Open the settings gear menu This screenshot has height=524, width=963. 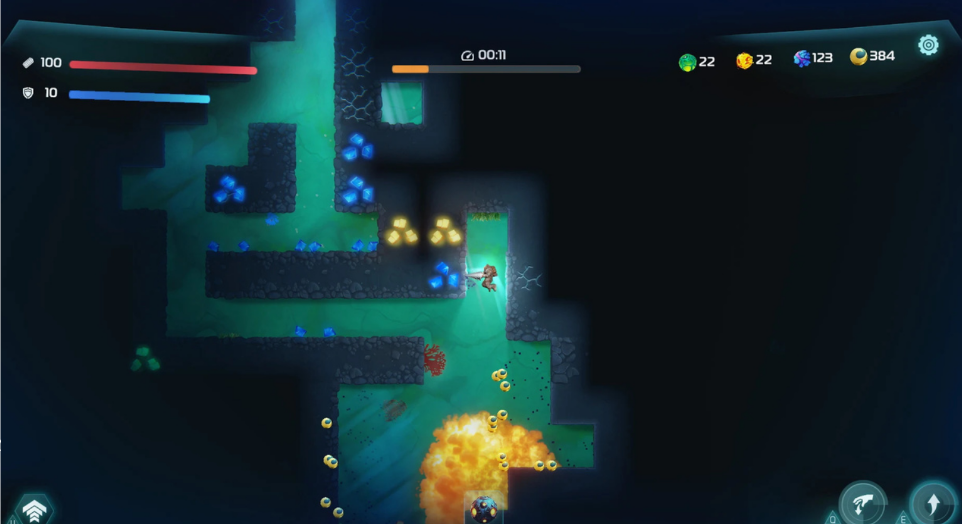click(928, 45)
